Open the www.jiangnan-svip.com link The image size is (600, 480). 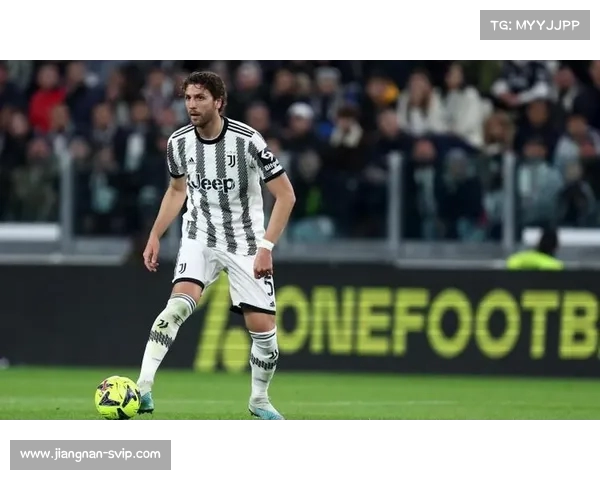pyautogui.click(x=90, y=454)
